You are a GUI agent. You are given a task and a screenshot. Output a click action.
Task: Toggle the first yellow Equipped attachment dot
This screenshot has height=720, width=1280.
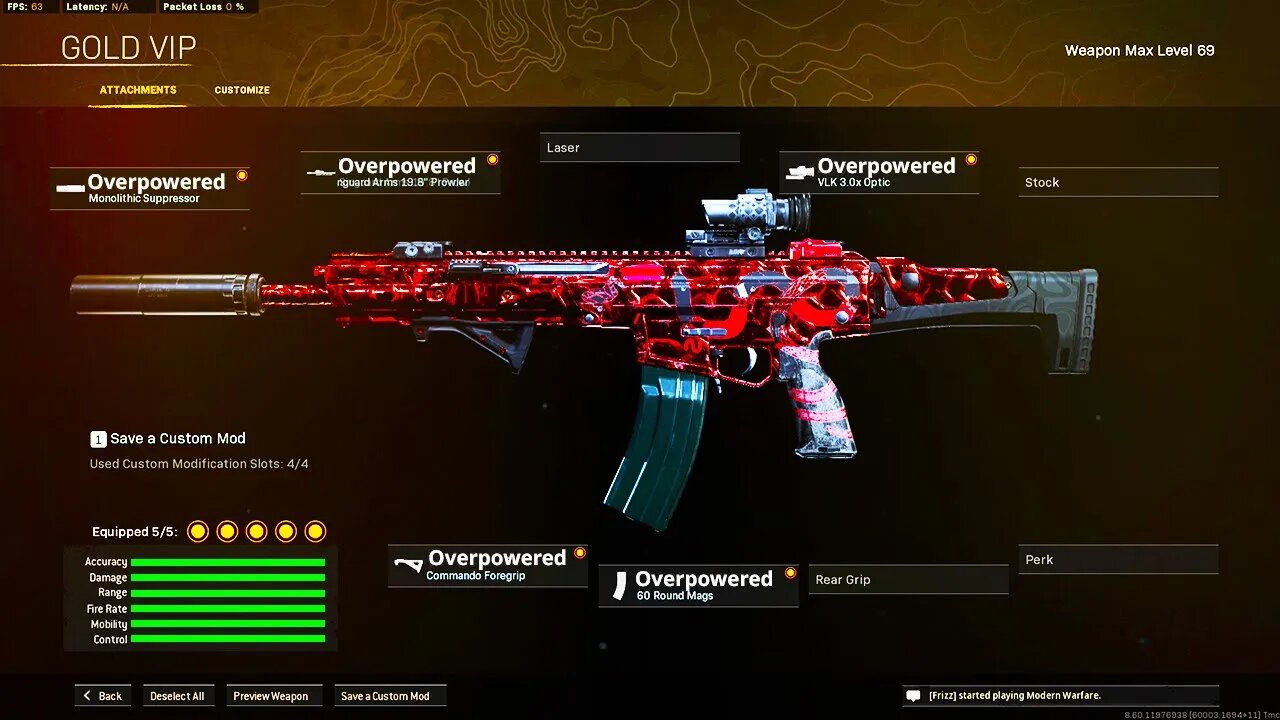pyautogui.click(x=197, y=531)
